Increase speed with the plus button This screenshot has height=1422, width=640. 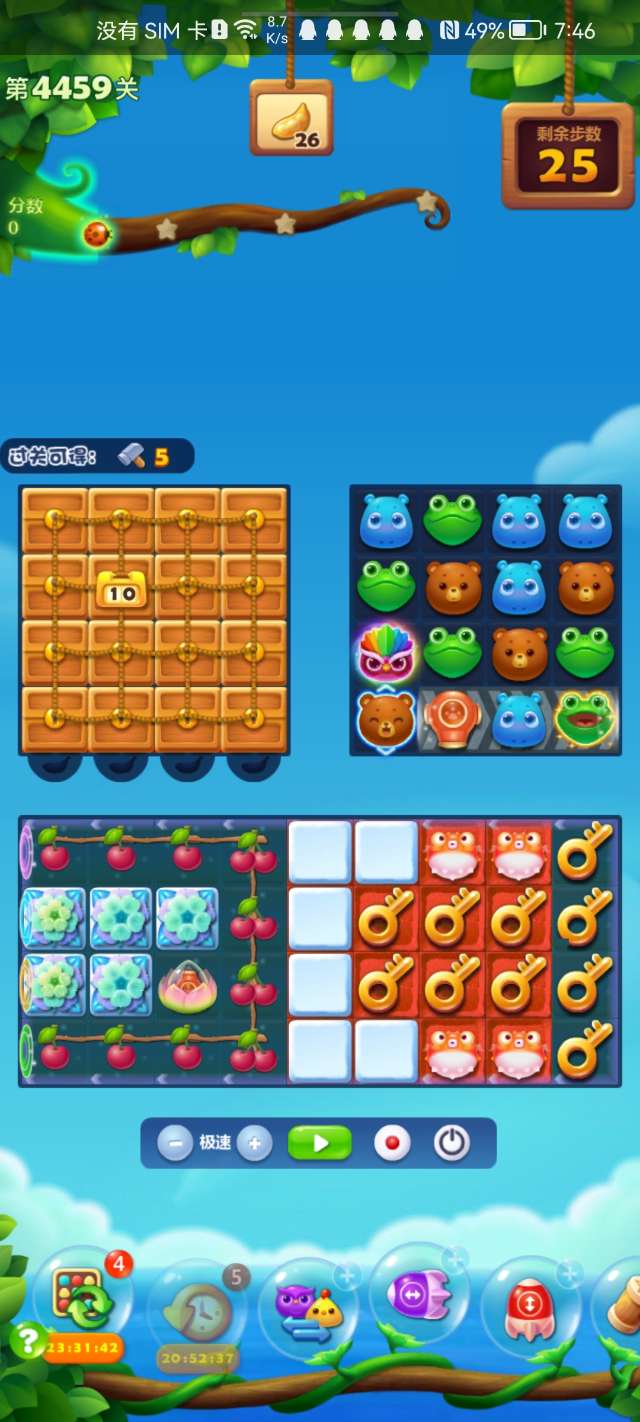(255, 1143)
